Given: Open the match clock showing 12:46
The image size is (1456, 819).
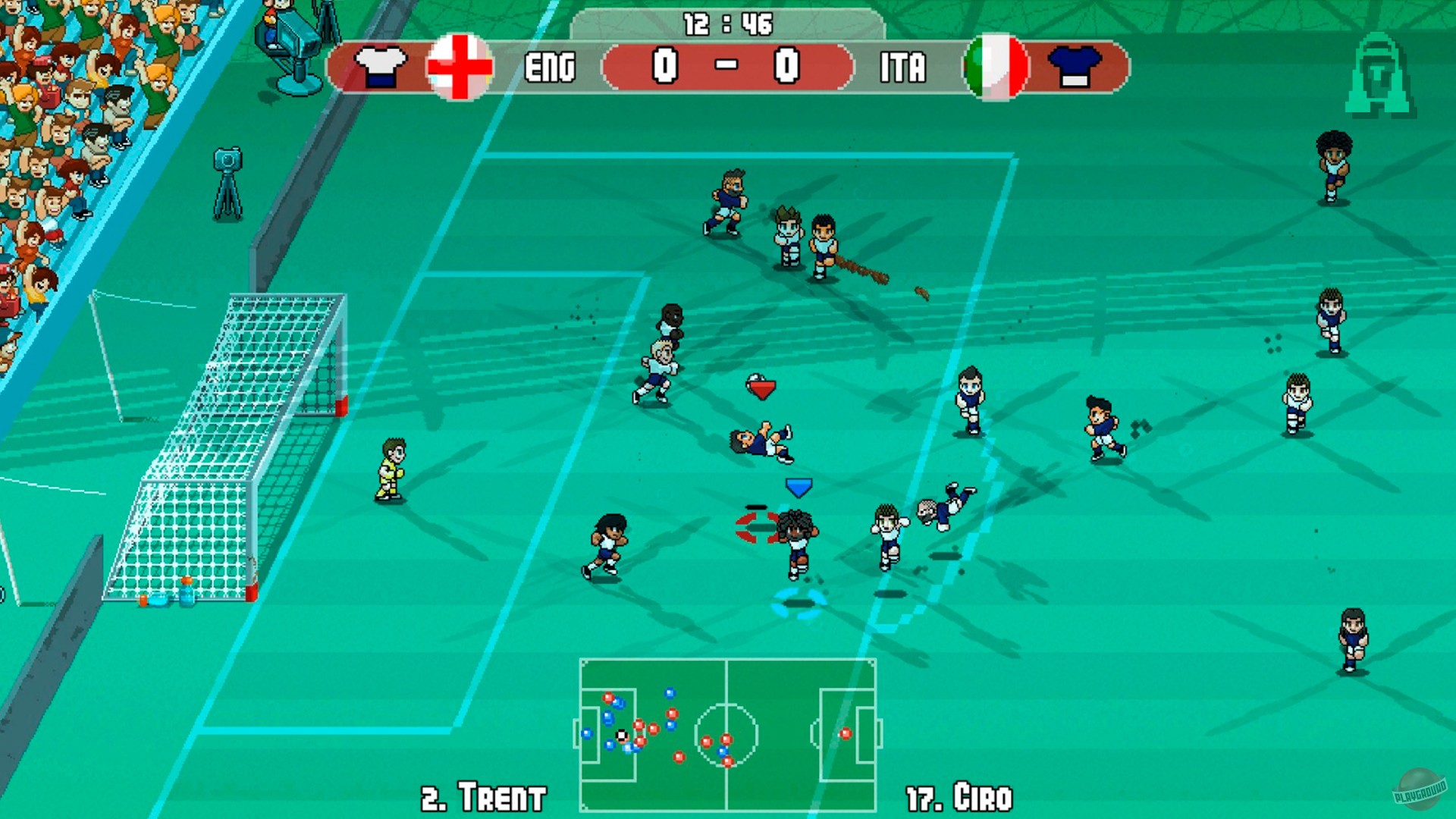Looking at the screenshot, I should 729,24.
